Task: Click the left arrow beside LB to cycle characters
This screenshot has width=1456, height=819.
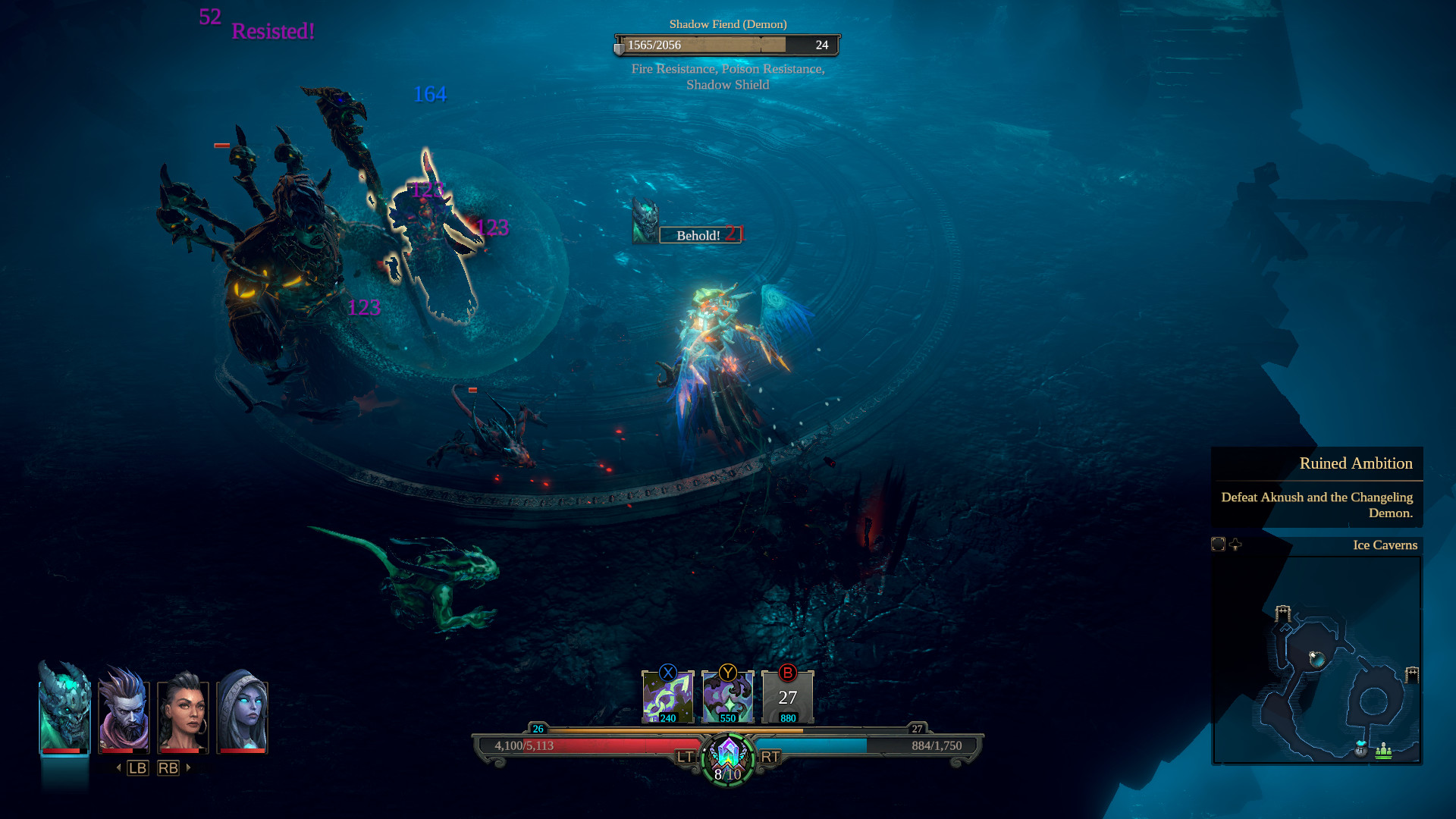Action: tap(119, 767)
